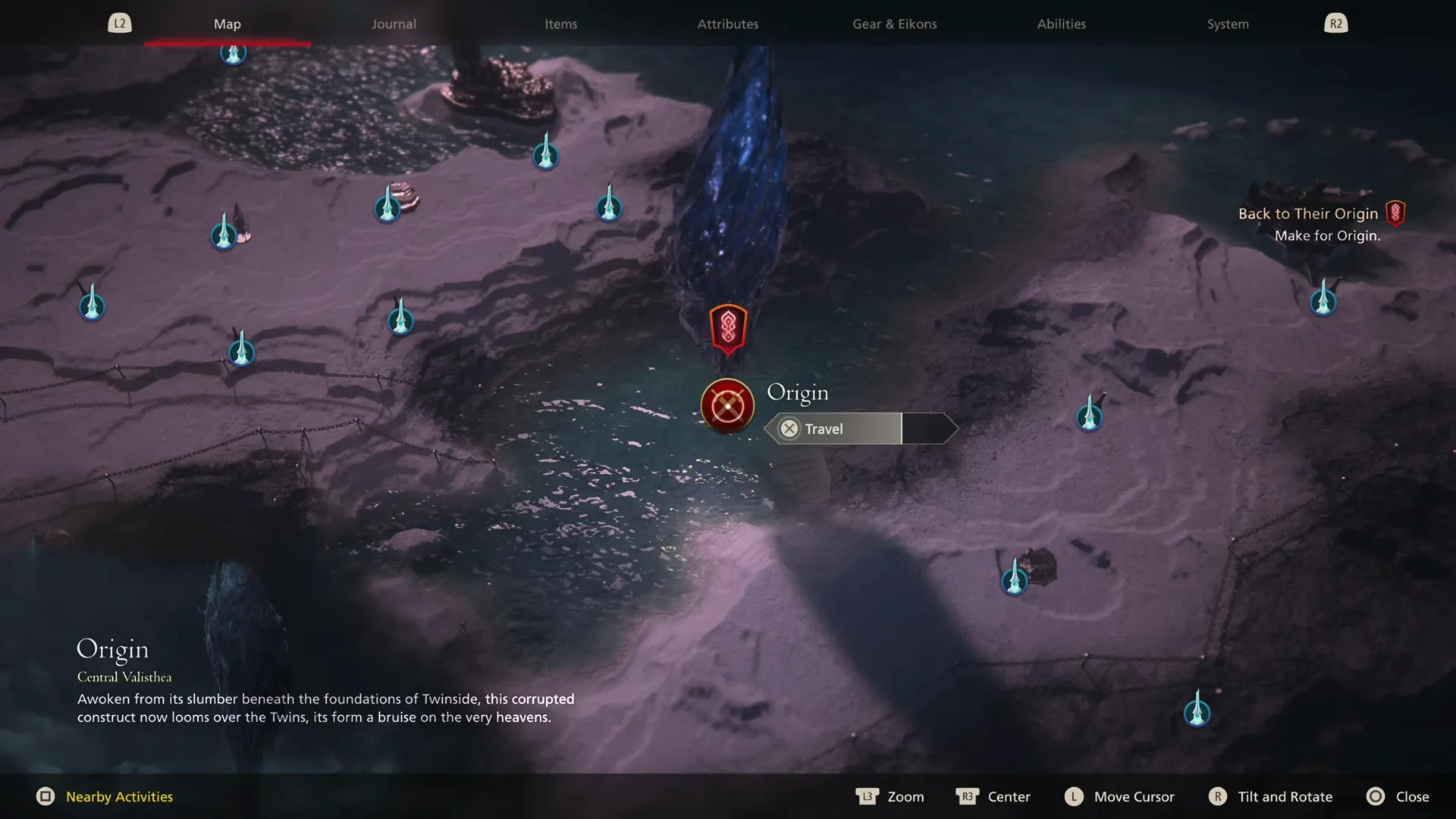This screenshot has height=819, width=1456.
Task: Toggle Tilt and Rotate with the R stick icon
Action: pos(1219,797)
